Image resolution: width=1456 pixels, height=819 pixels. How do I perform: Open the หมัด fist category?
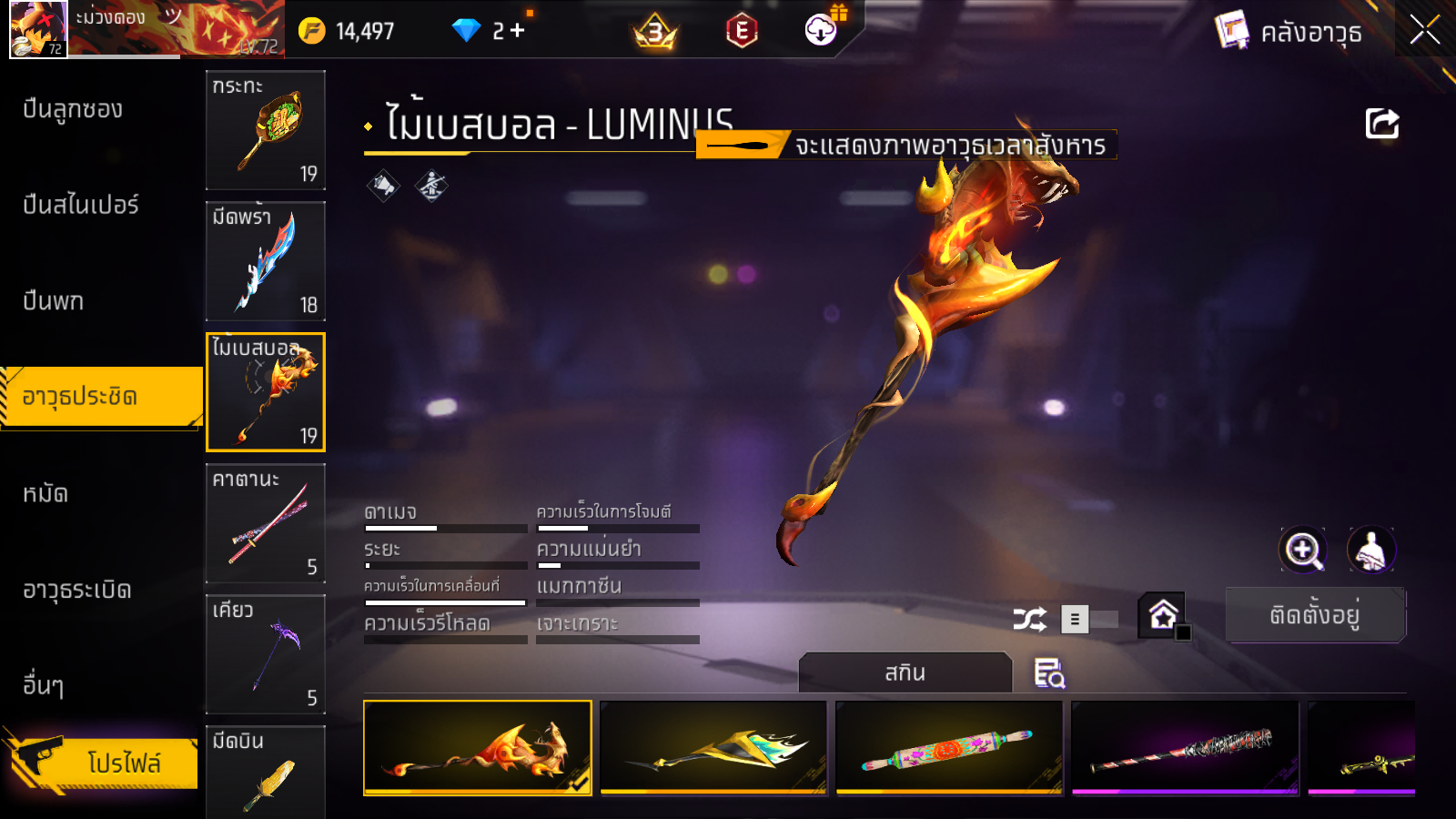pyautogui.click(x=45, y=494)
